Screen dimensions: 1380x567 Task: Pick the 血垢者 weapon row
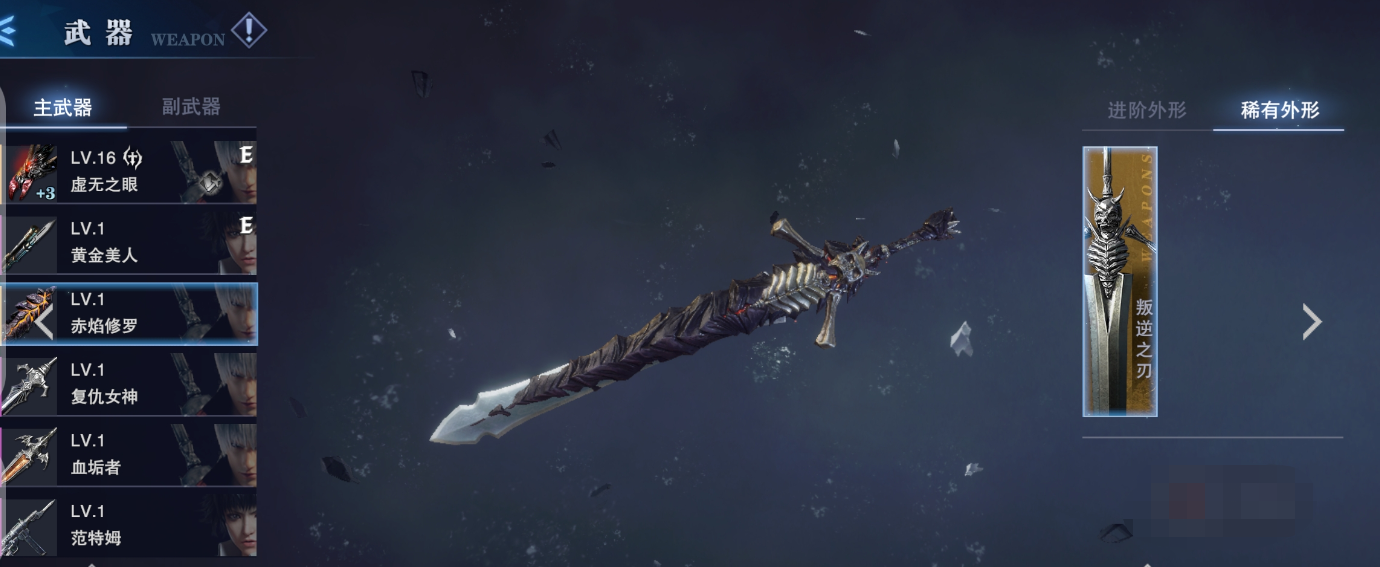[x=130, y=454]
